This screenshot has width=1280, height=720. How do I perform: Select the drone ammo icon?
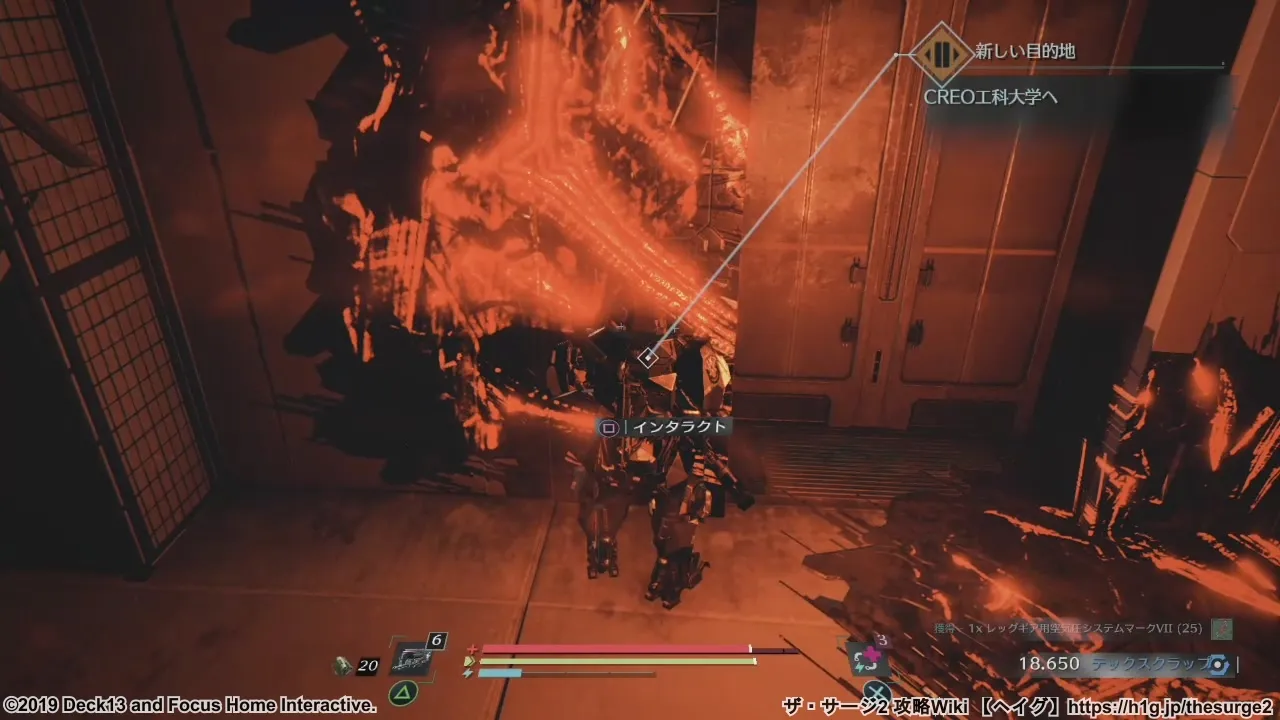[343, 664]
